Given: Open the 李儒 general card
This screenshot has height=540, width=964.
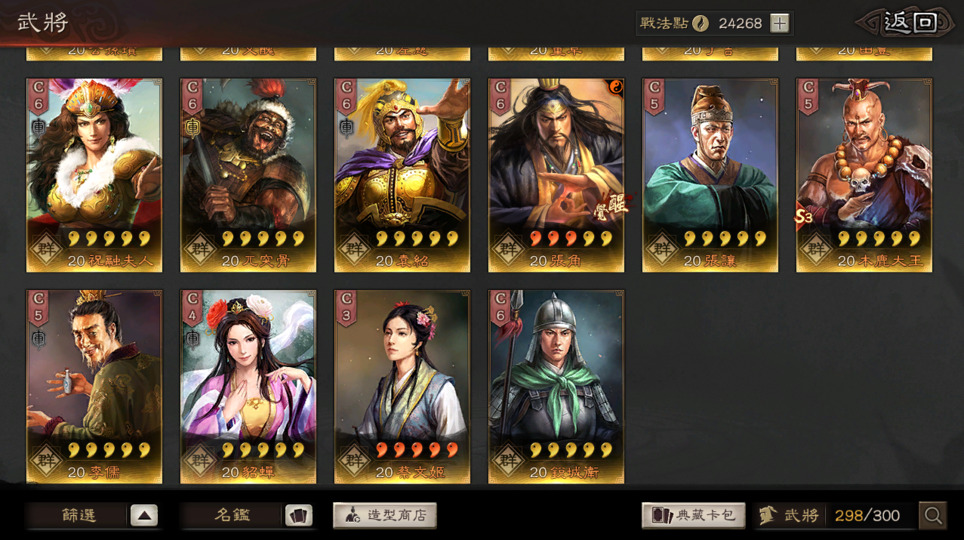Looking at the screenshot, I should (x=94, y=387).
